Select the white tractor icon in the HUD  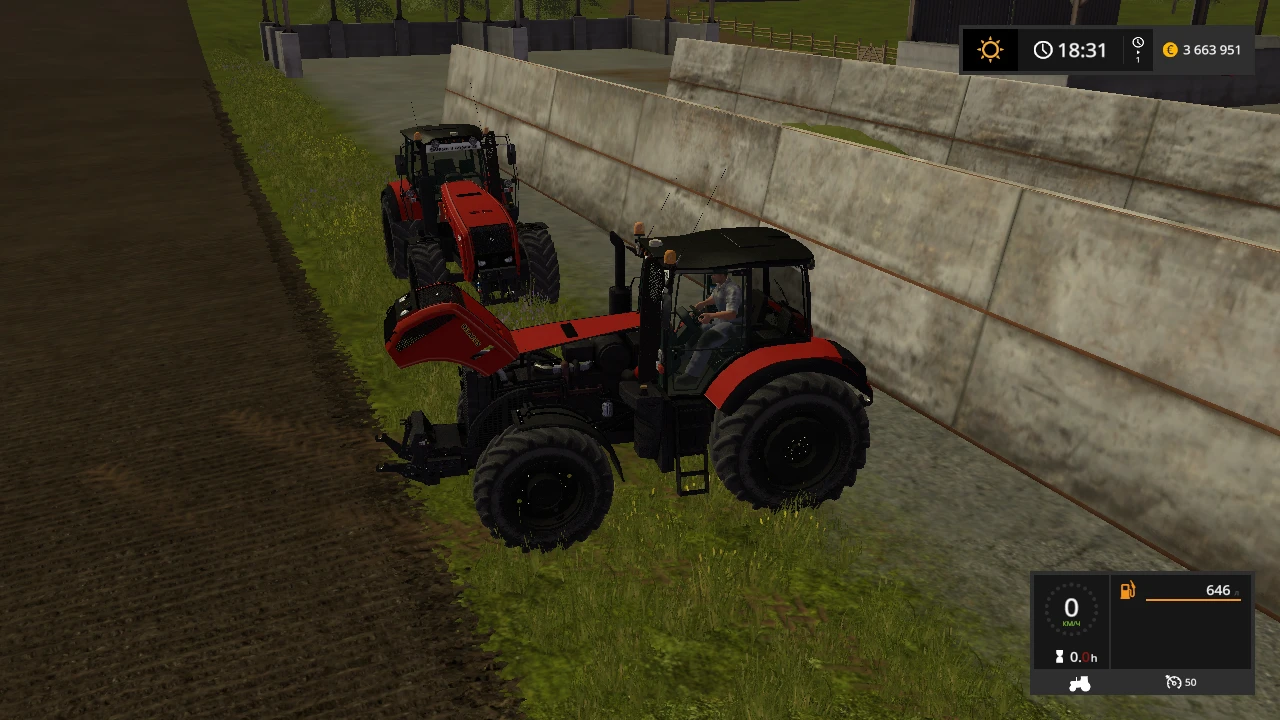coord(1078,683)
